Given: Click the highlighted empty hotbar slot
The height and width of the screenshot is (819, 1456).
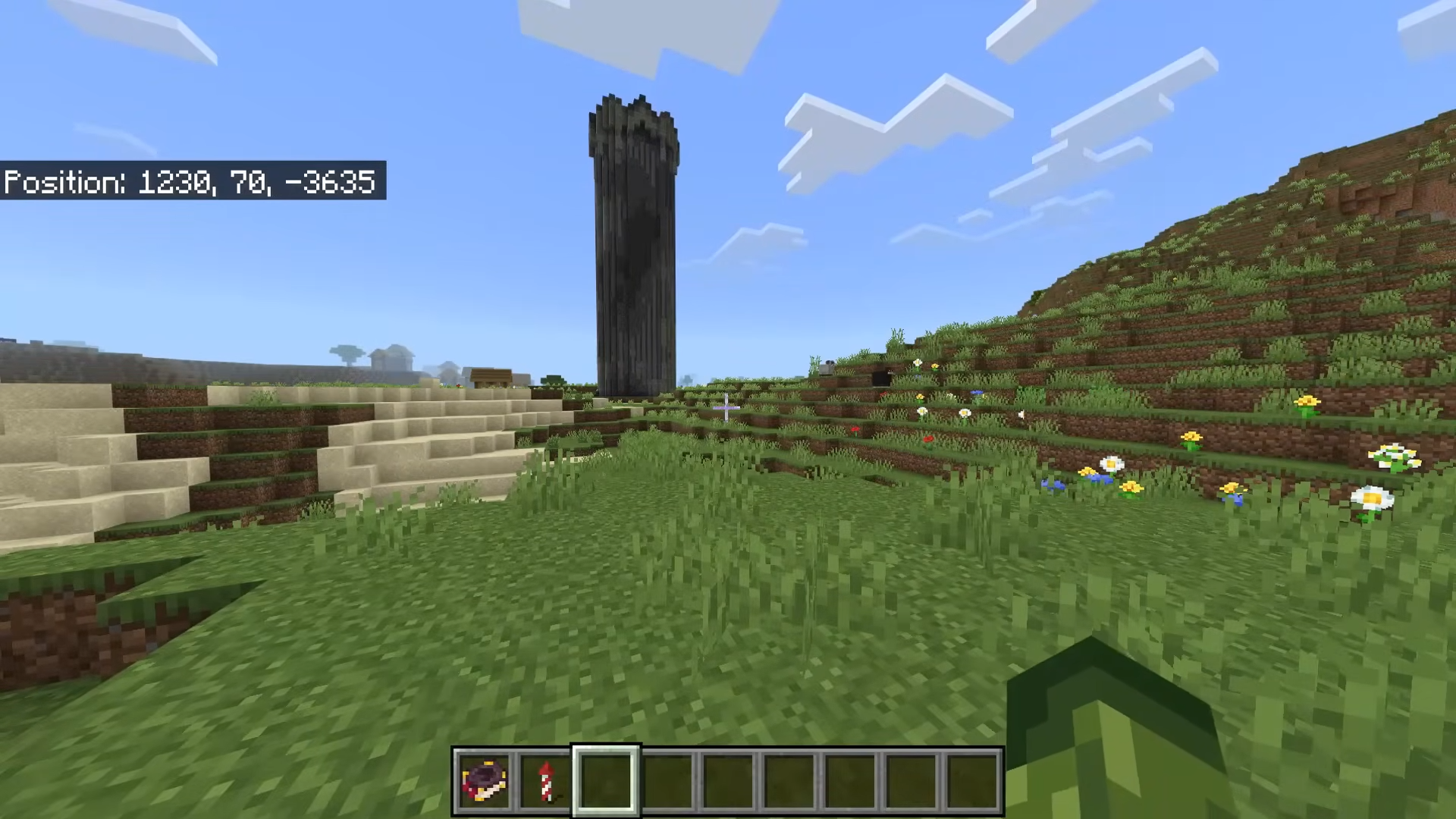Looking at the screenshot, I should coord(606,781).
